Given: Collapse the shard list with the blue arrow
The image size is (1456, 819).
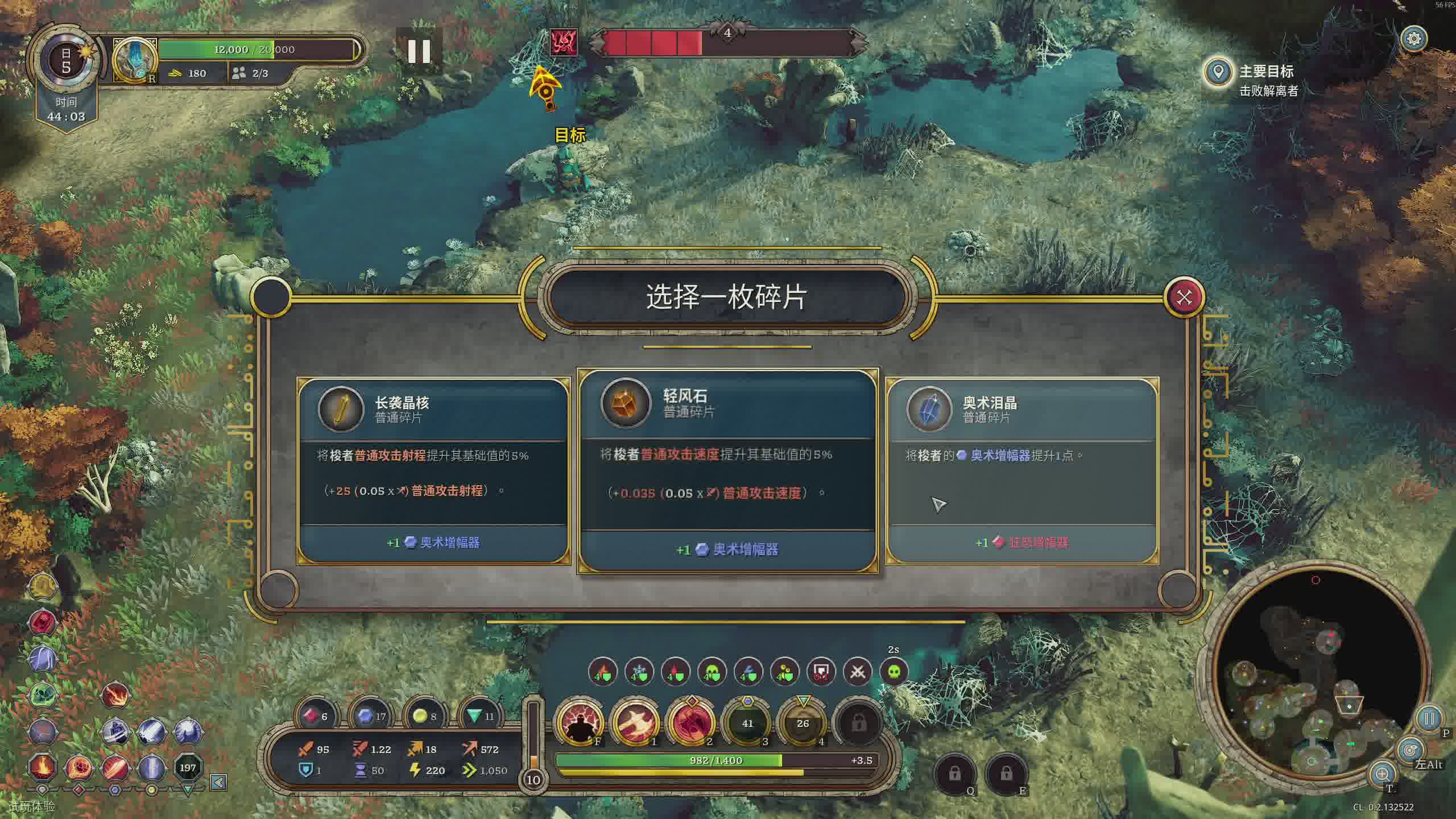Looking at the screenshot, I should point(218,783).
